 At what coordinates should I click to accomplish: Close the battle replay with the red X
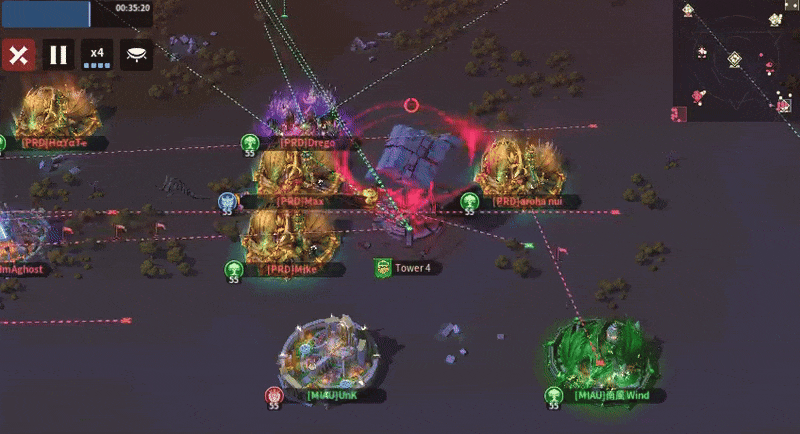pyautogui.click(x=18, y=55)
